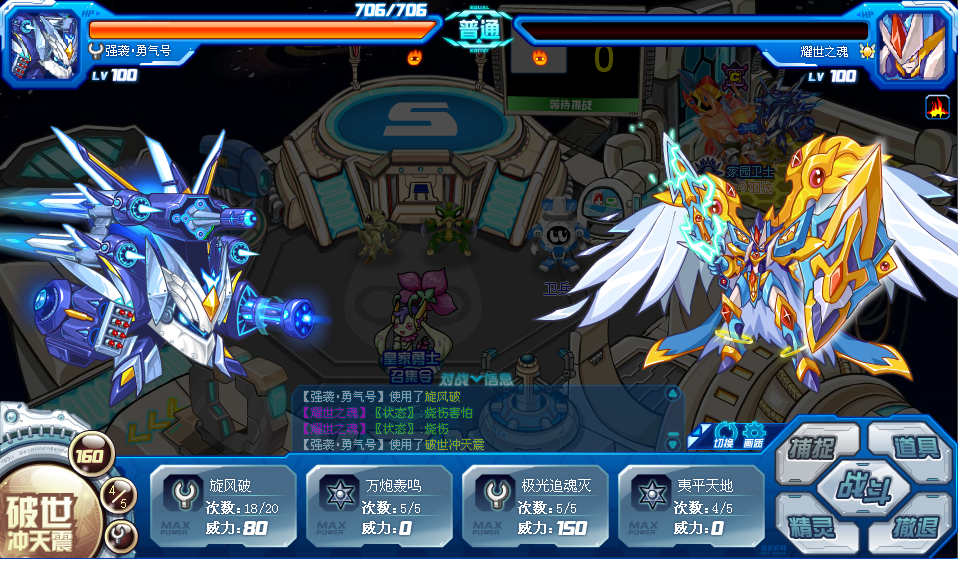
Task: Click the flame status icon below opponent portrait
Action: click(937, 106)
